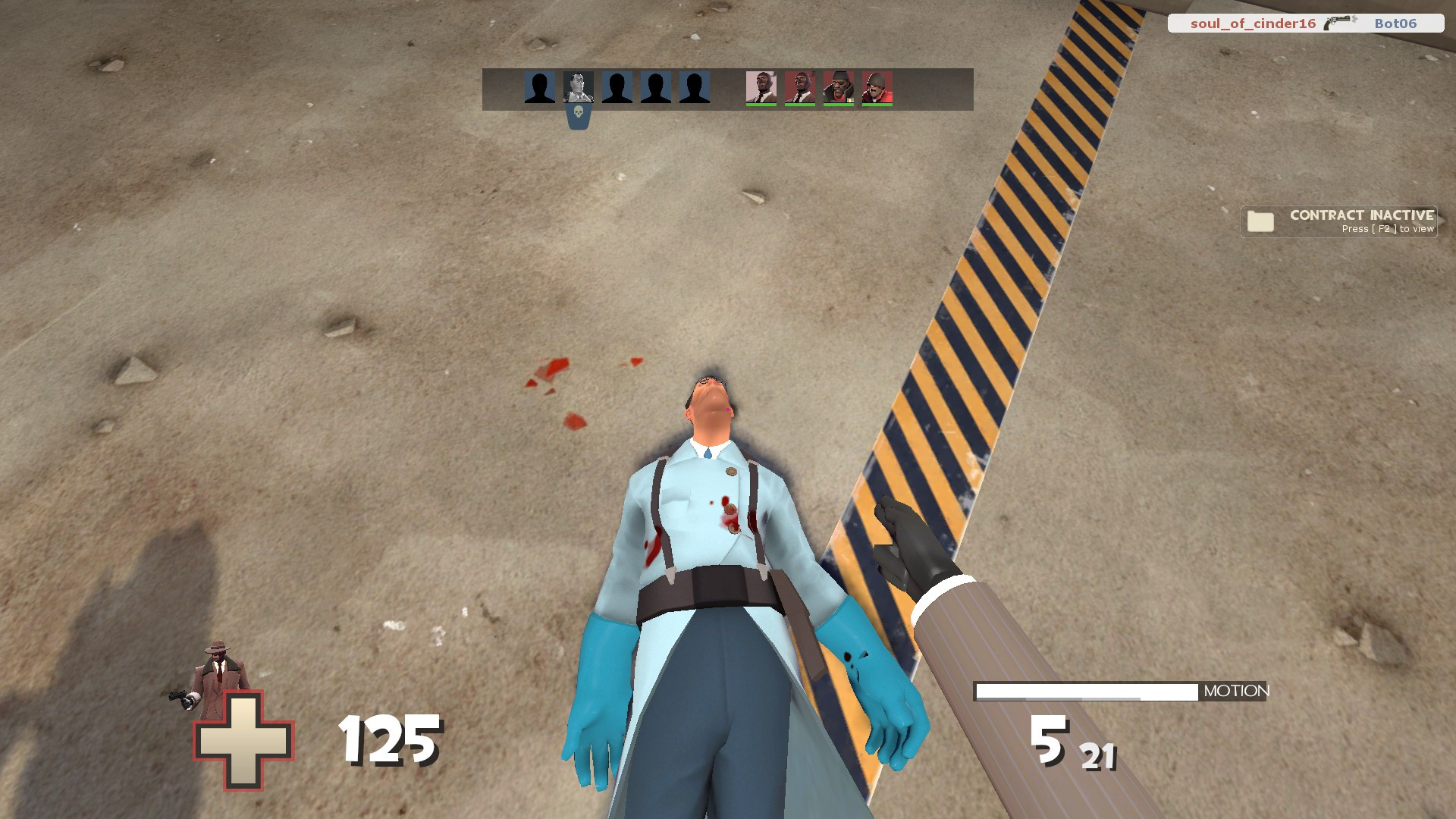Viewport: 1456px width, 819px height.
Task: Click the leftmost empty BLU player slot
Action: pos(539,88)
